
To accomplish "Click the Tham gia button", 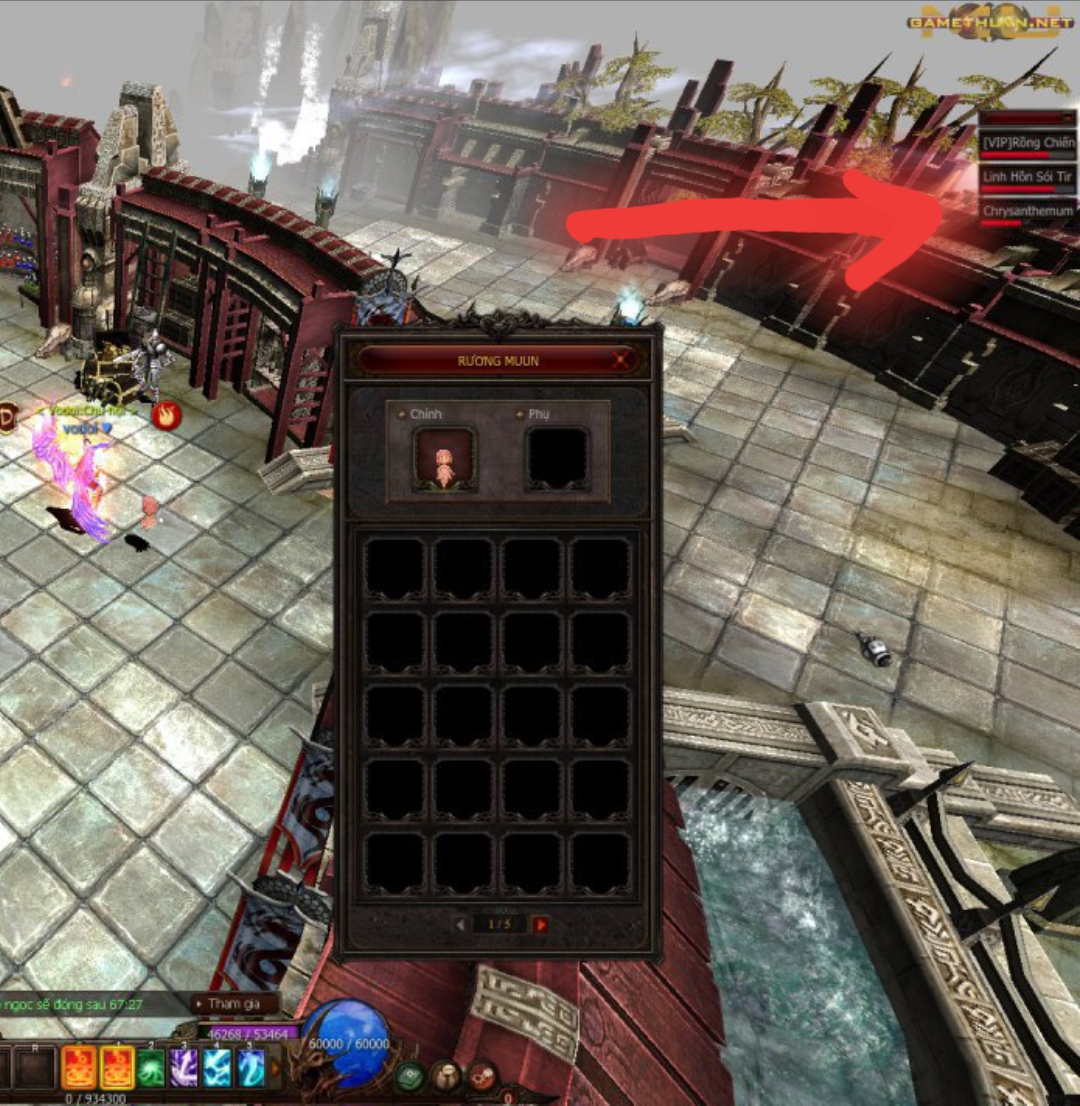I will tap(235, 1004).
